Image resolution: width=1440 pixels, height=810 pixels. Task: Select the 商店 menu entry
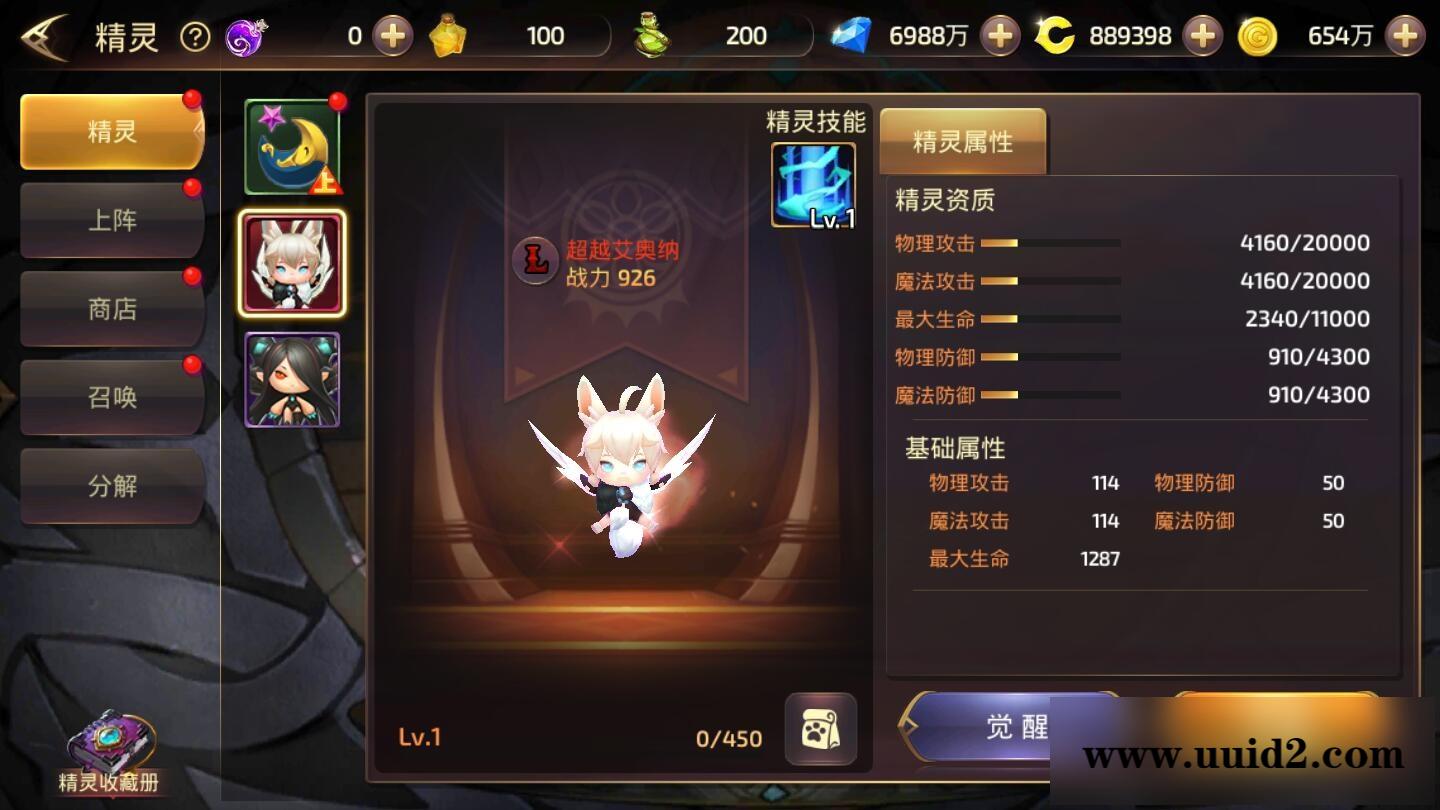111,308
